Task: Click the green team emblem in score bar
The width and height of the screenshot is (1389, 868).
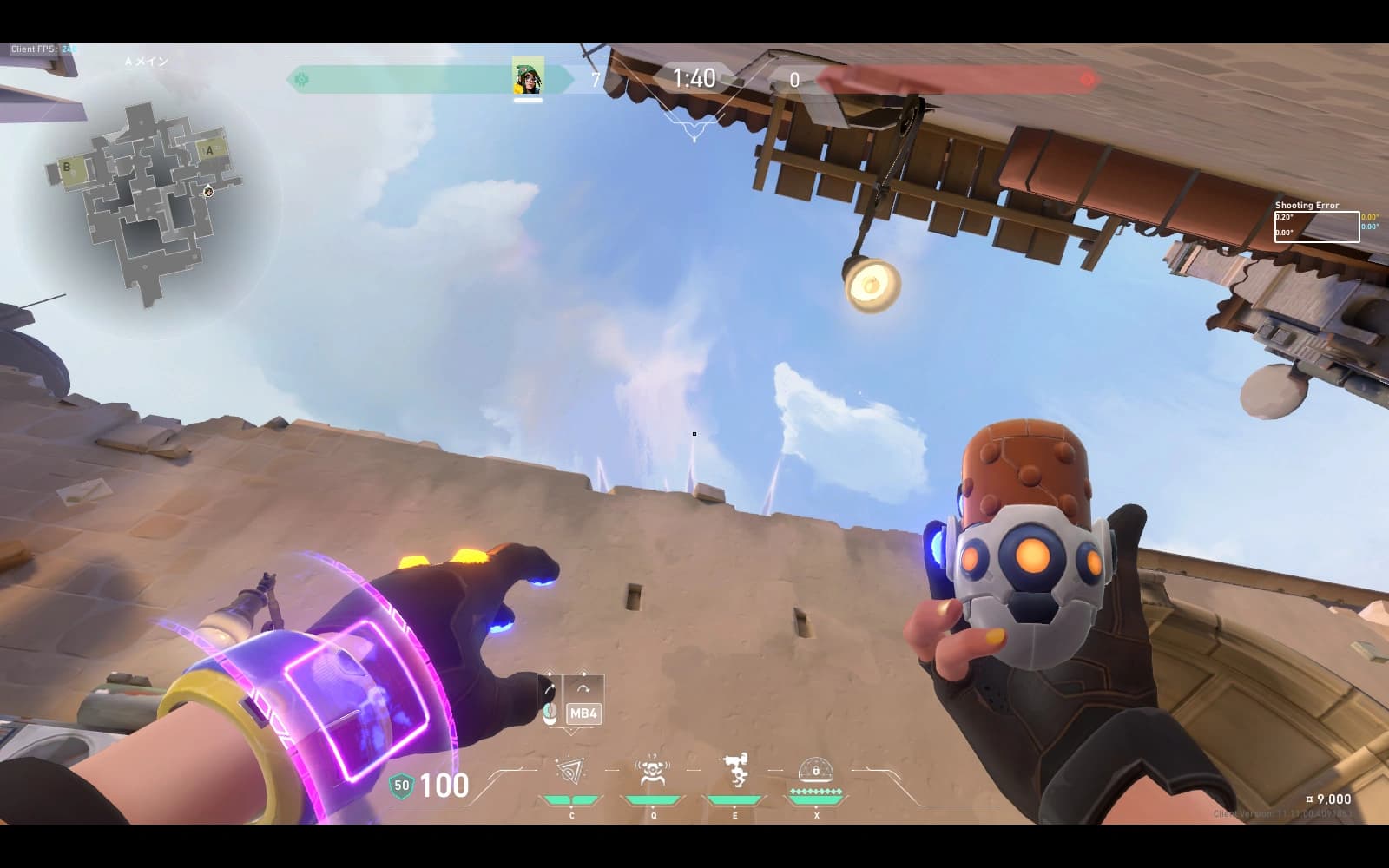Action: 301,80
